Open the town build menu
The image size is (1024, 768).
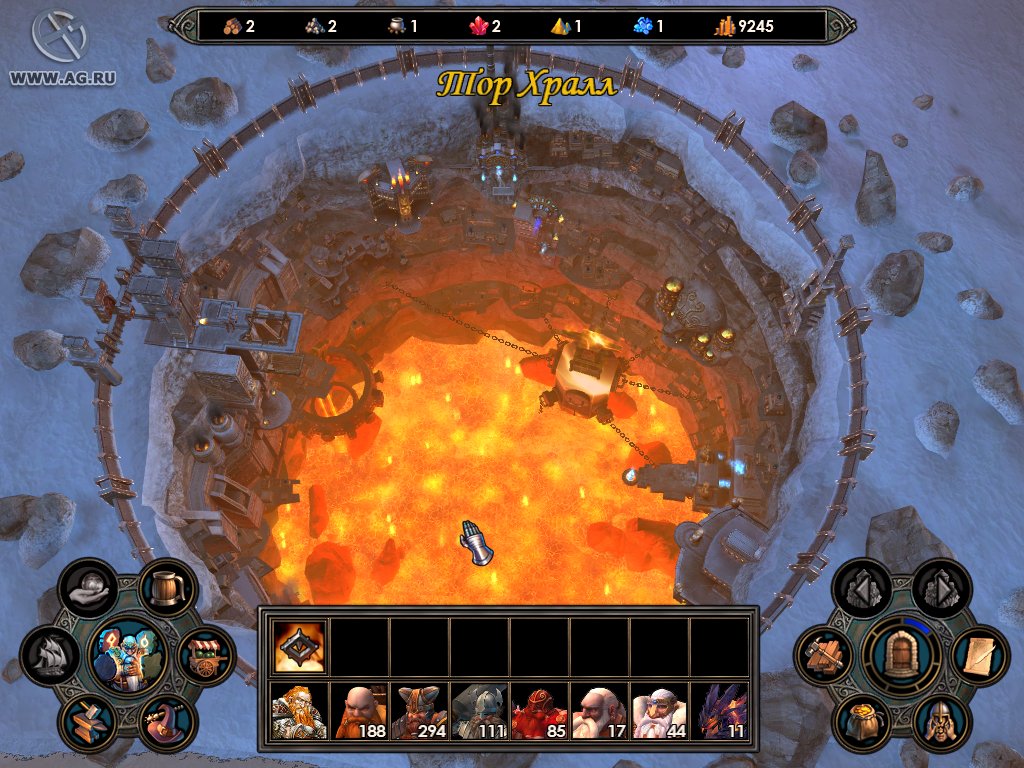click(825, 655)
